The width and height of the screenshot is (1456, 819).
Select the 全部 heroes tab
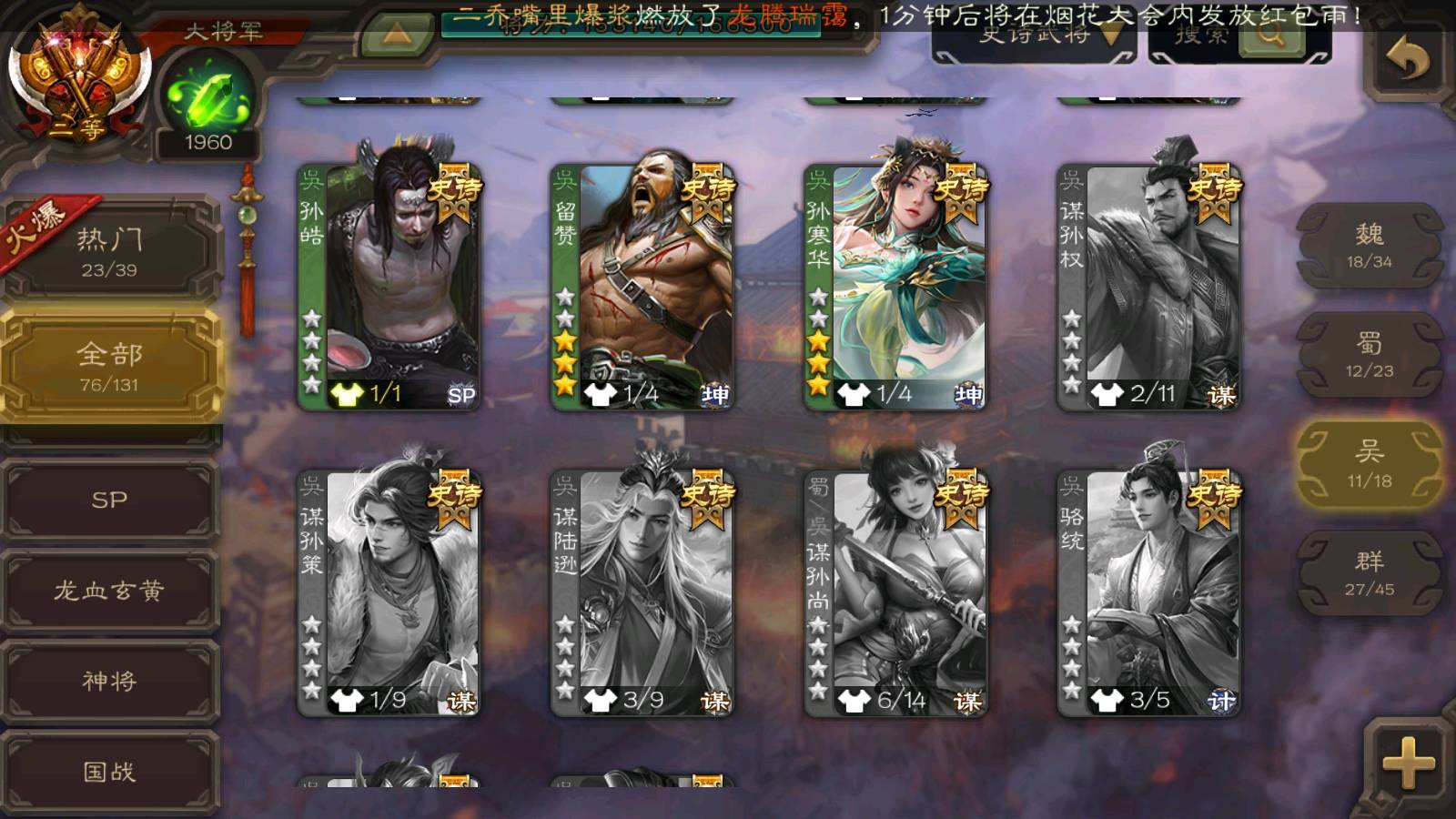click(109, 366)
